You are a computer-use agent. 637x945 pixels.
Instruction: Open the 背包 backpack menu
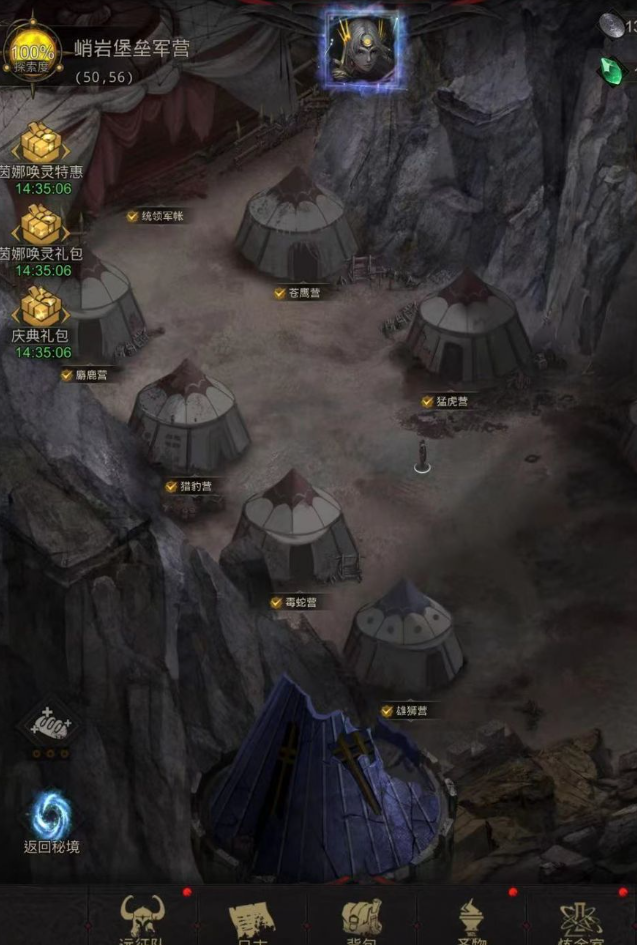click(x=361, y=917)
